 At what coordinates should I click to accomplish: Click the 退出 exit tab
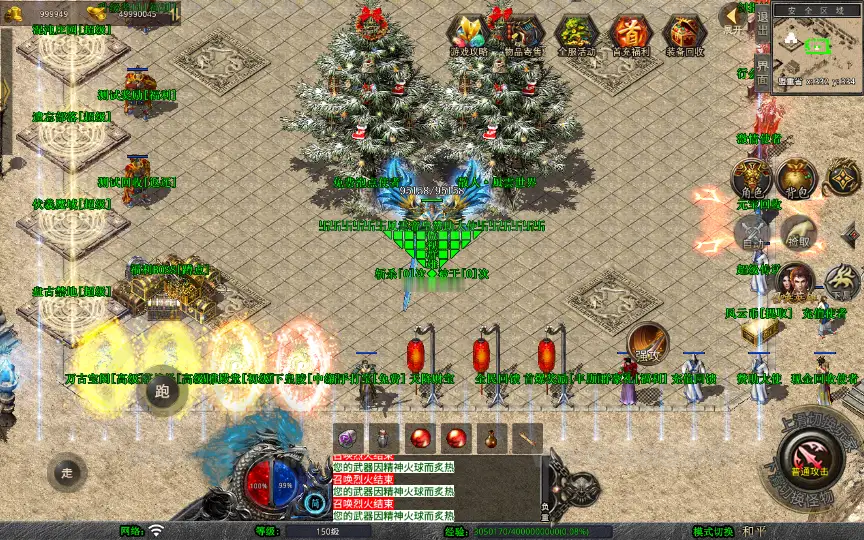(762, 30)
